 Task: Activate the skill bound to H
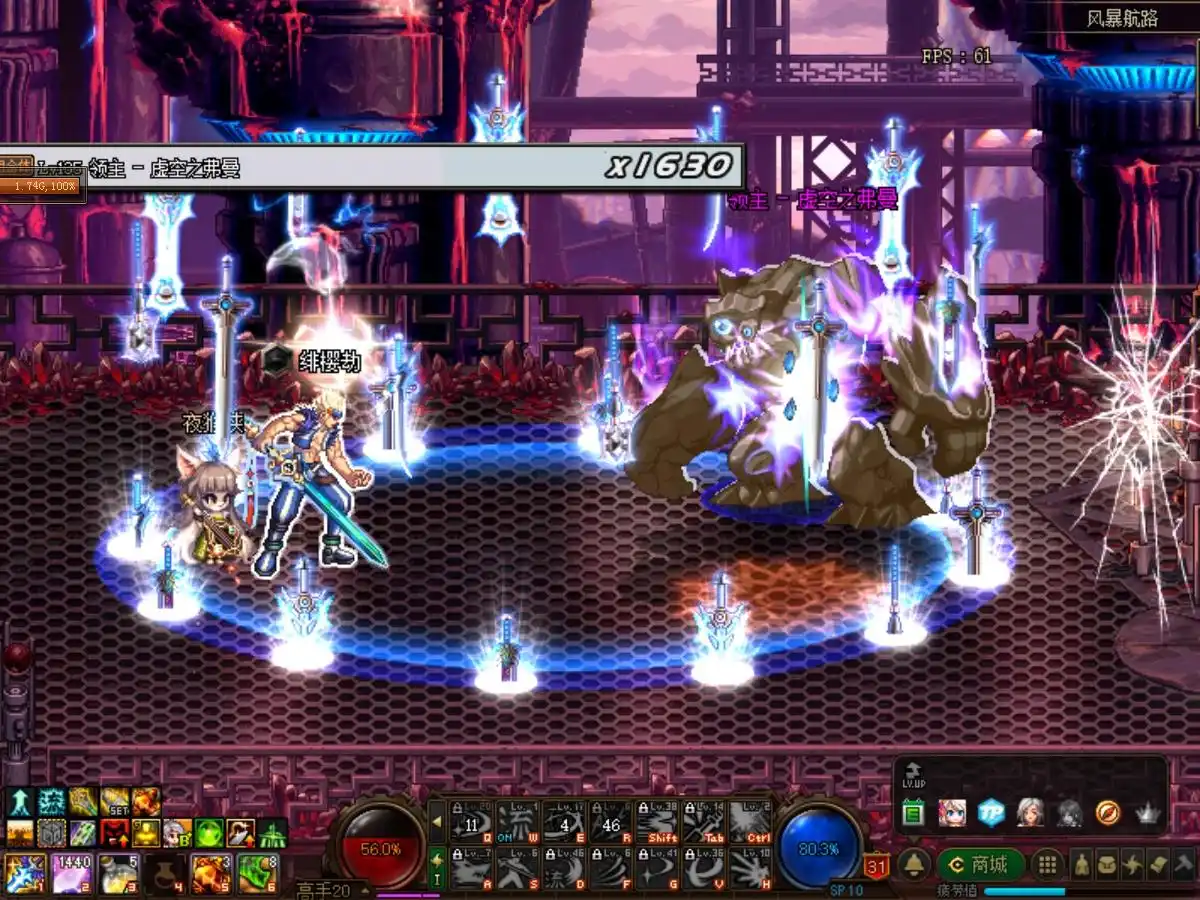[749, 867]
